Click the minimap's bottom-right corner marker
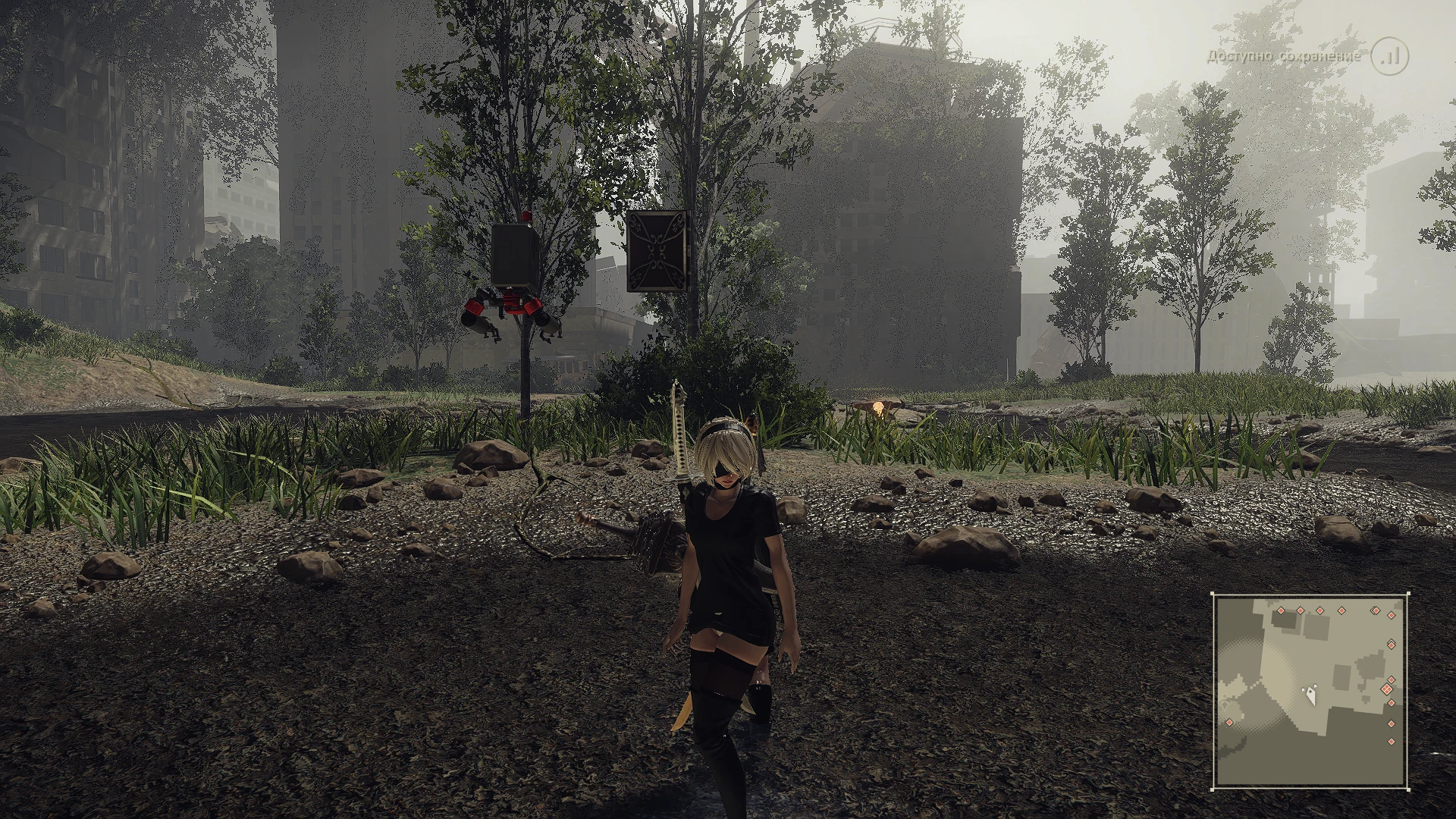 [x=1408, y=789]
